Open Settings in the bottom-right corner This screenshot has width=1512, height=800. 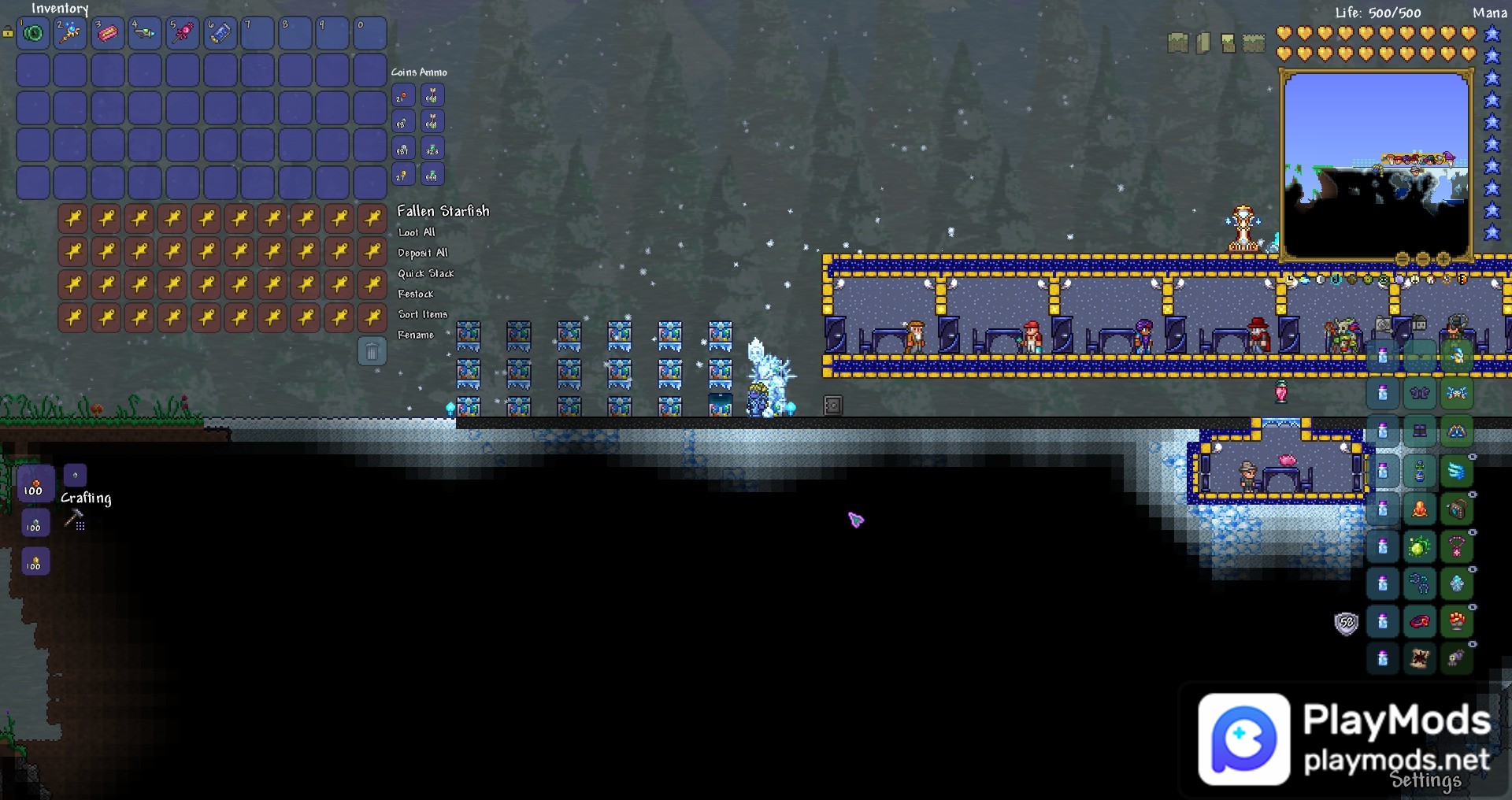click(x=1424, y=782)
